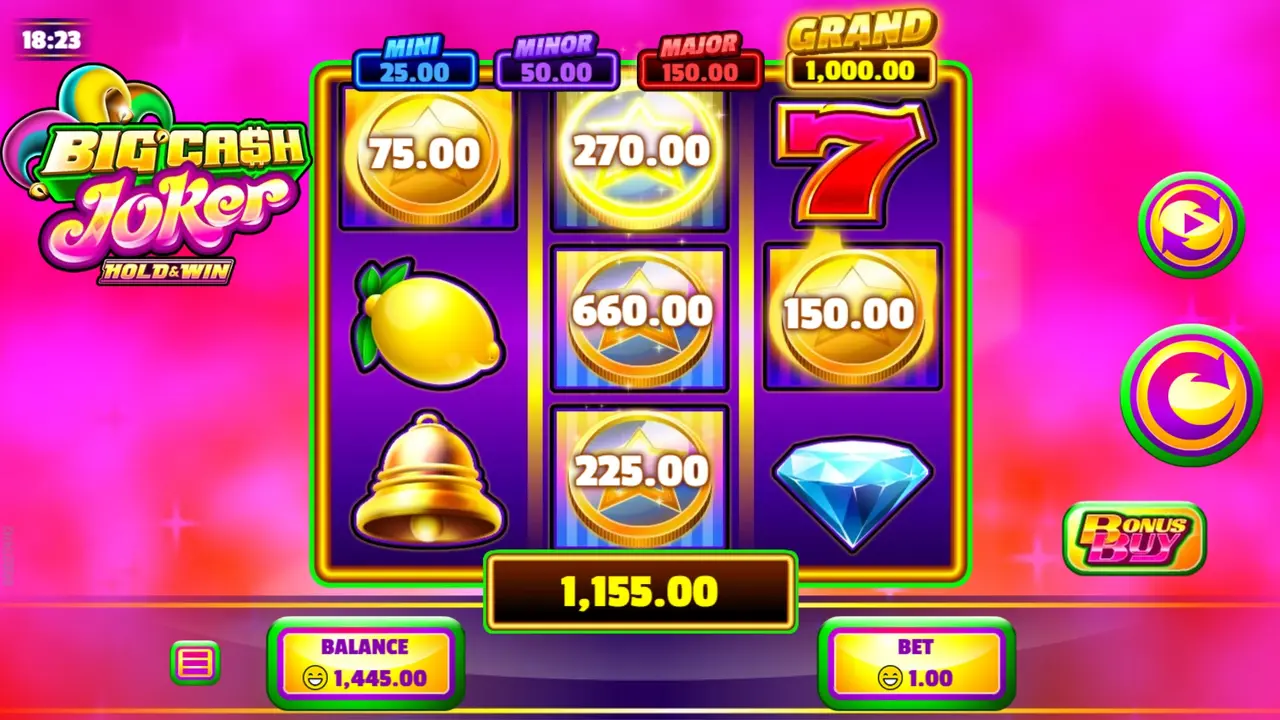This screenshot has height=720, width=1280.
Task: Activate the Autoplay arrow icon
Action: [1191, 222]
